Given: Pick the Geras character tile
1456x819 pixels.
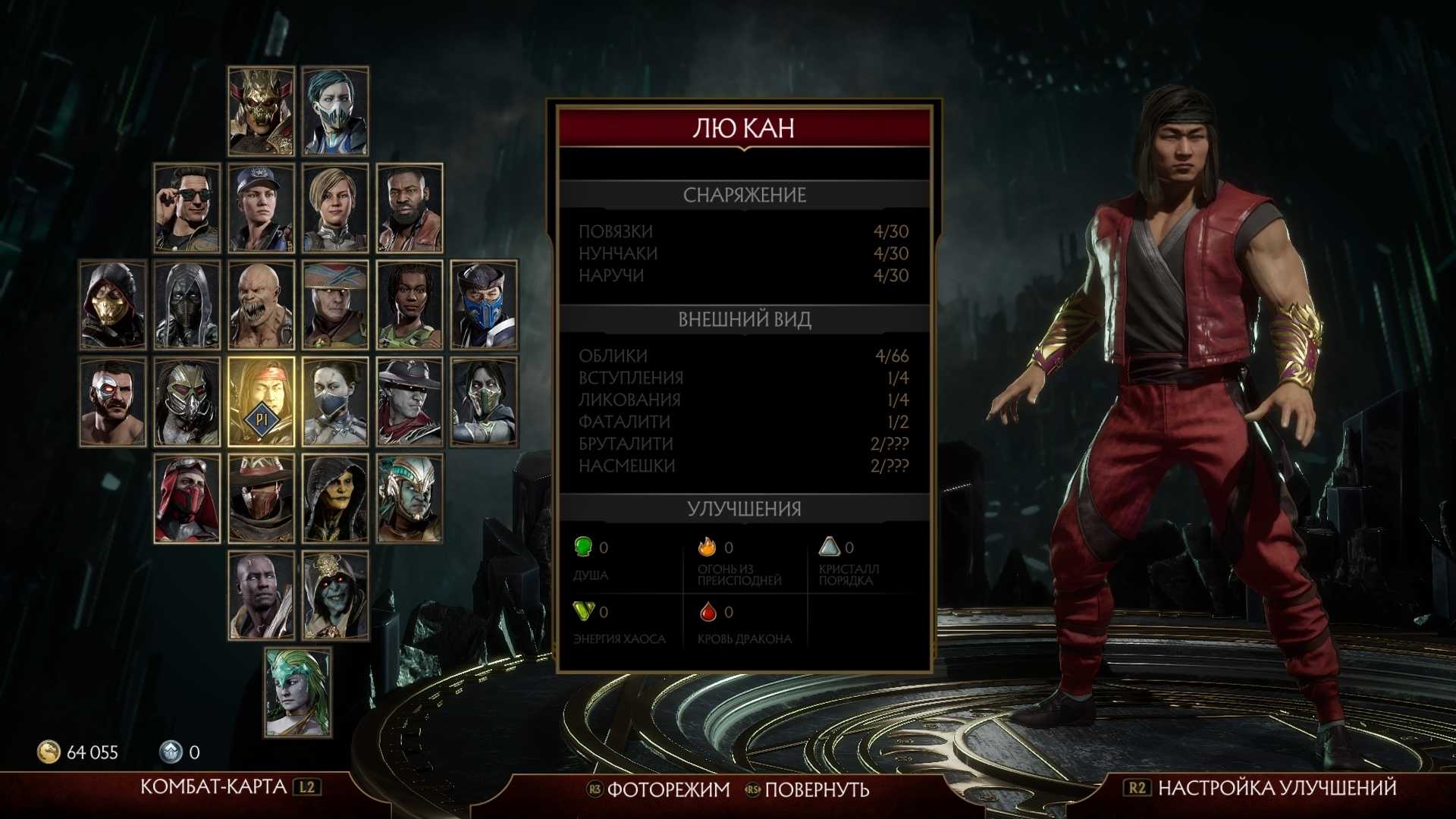Looking at the screenshot, I should pyautogui.click(x=261, y=596).
